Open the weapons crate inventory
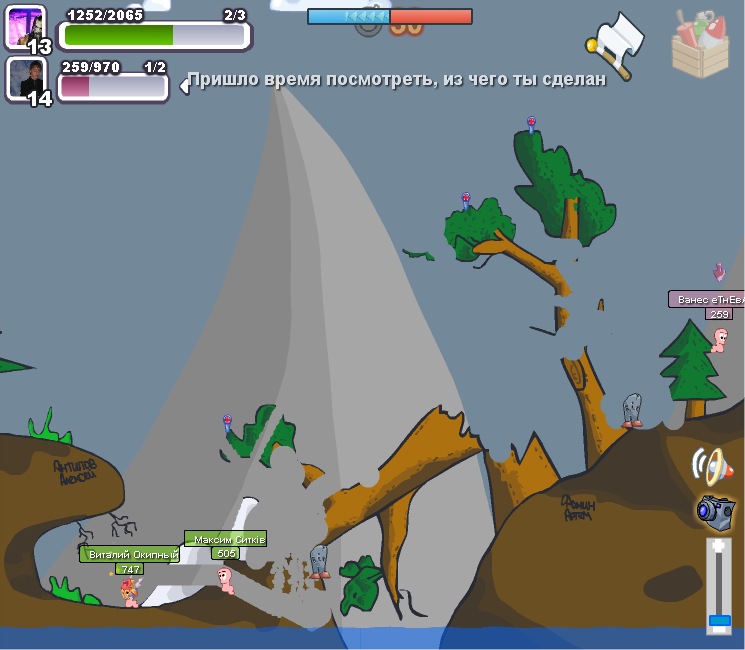 tap(701, 43)
